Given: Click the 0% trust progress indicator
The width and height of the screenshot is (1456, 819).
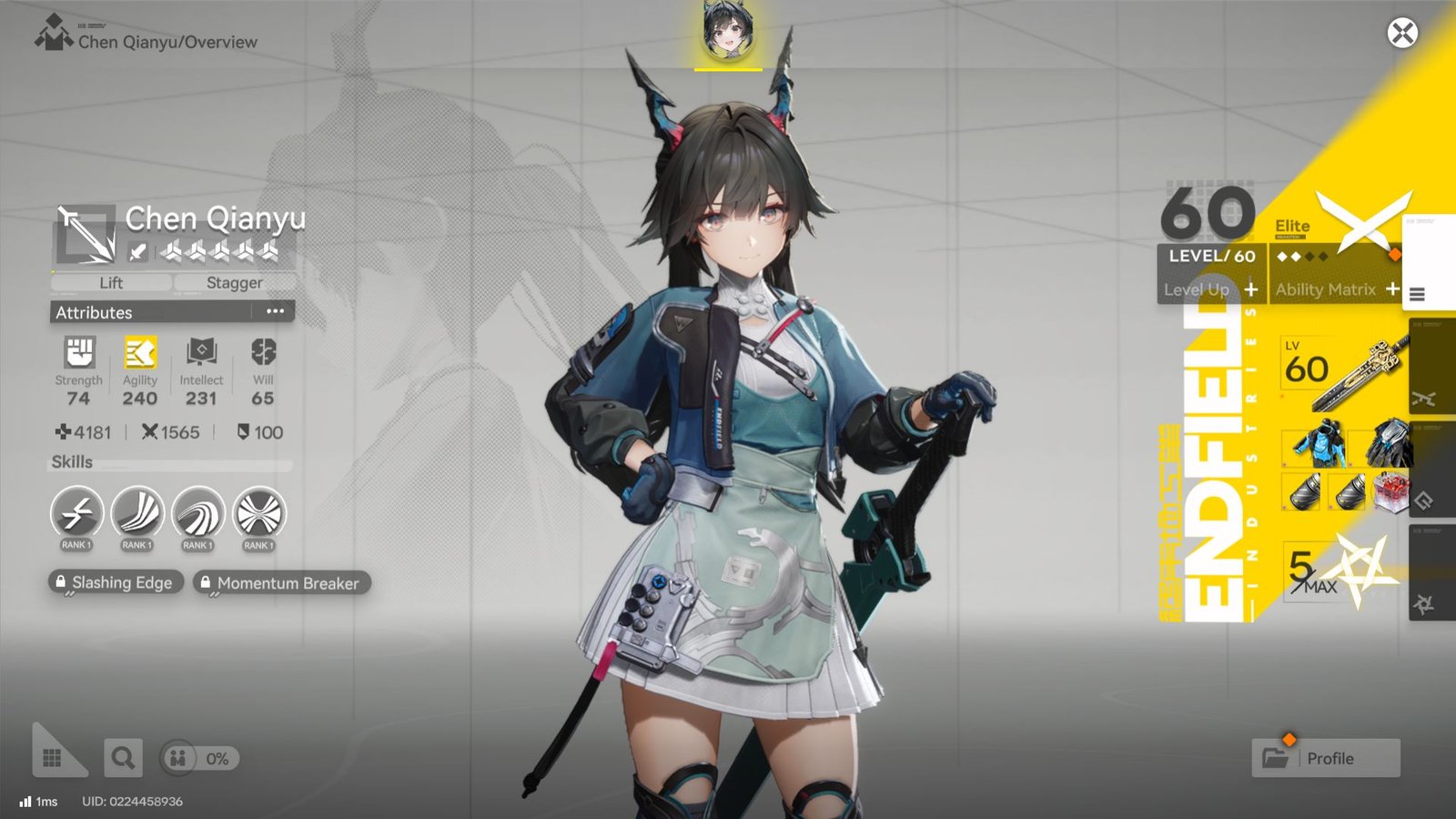Looking at the screenshot, I should point(198,757).
